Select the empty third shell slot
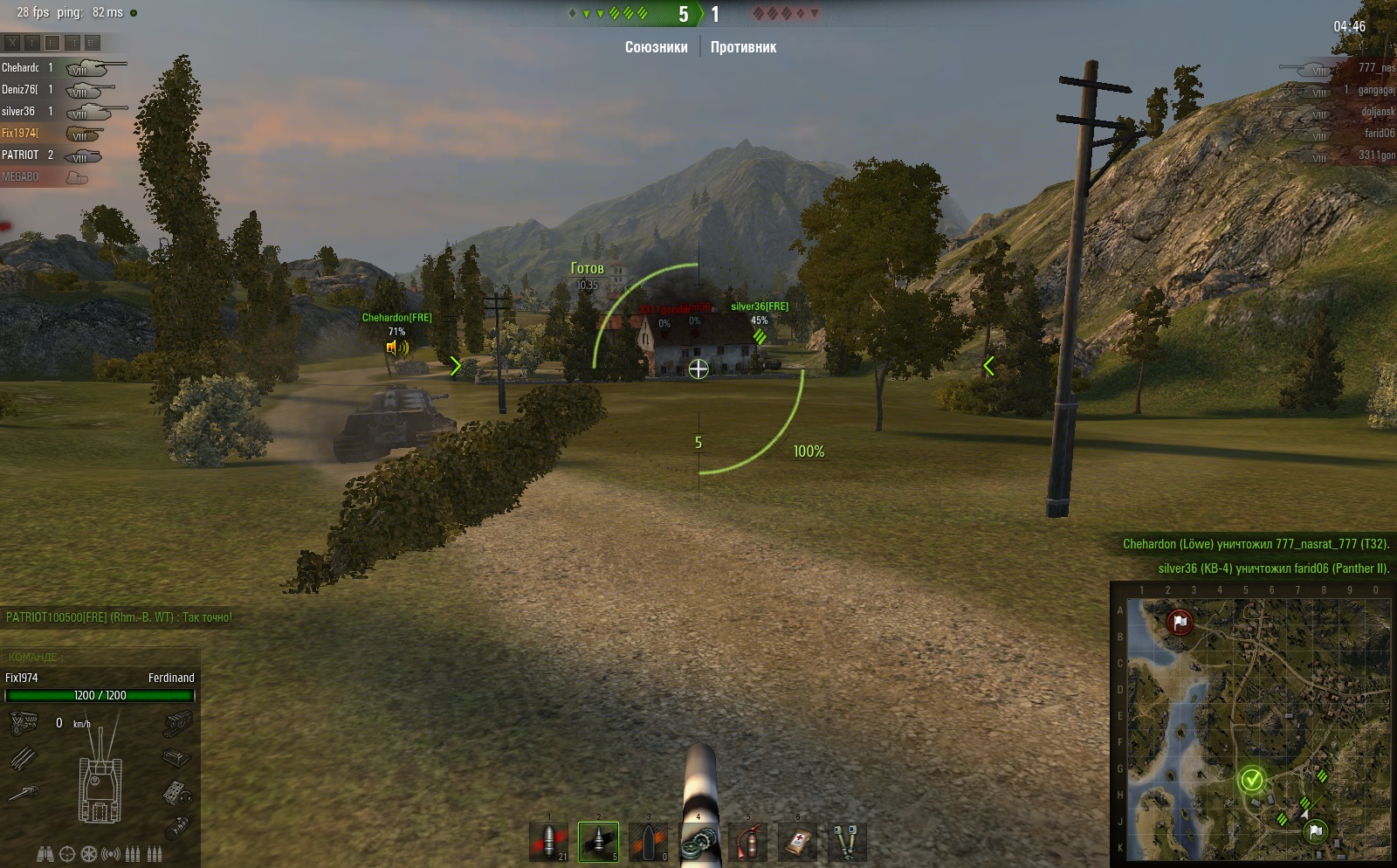Viewport: 1397px width, 868px height. coord(648,842)
